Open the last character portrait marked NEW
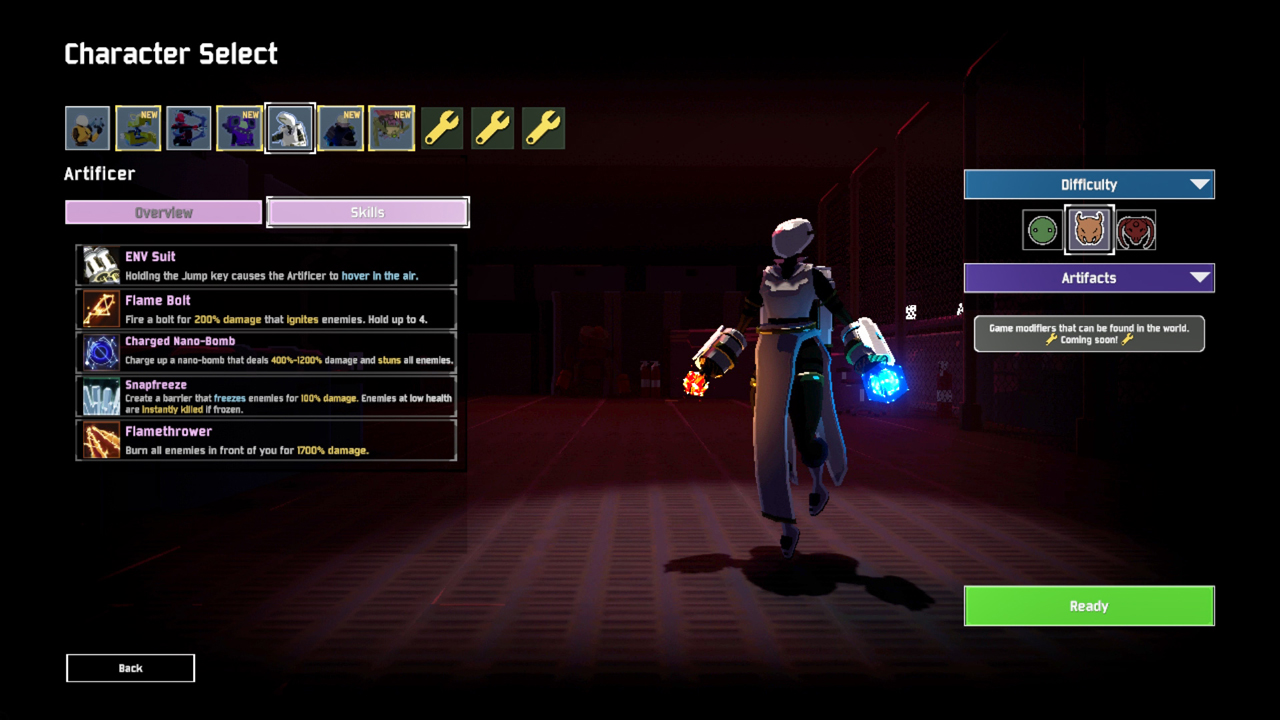 (x=391, y=127)
